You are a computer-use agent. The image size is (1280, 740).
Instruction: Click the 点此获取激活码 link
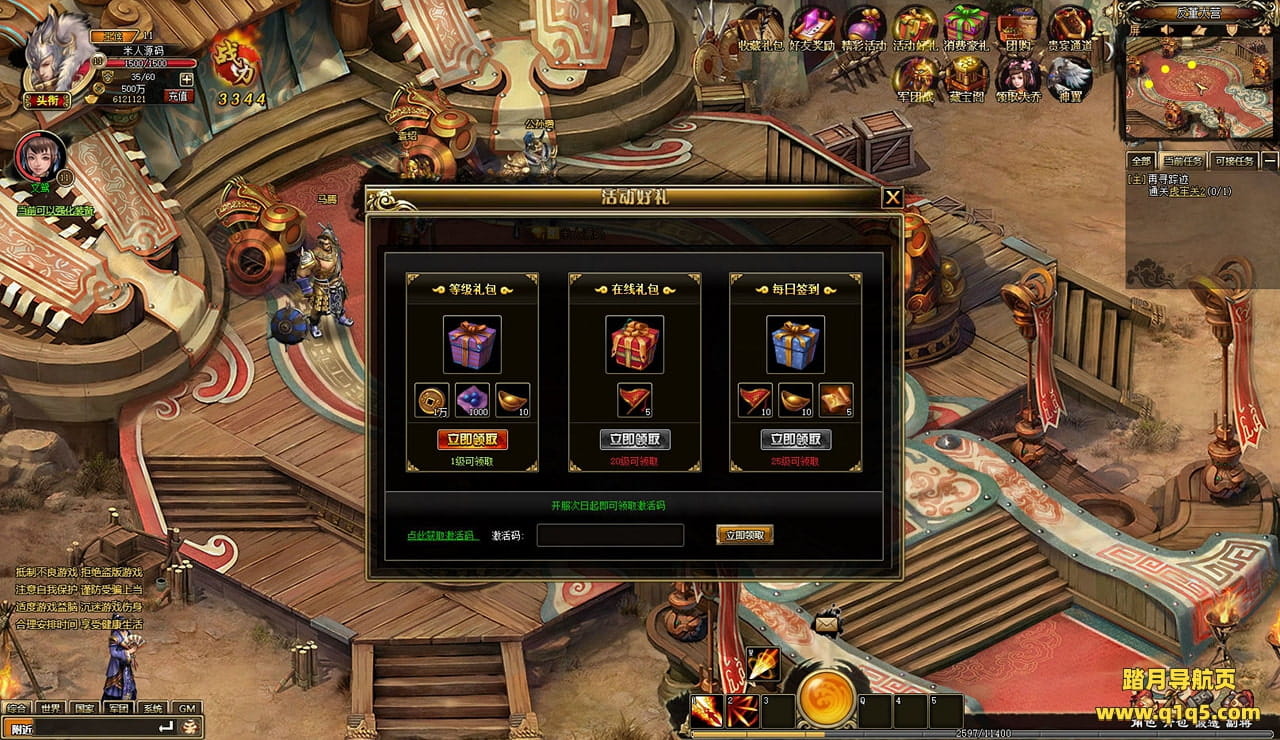442,536
